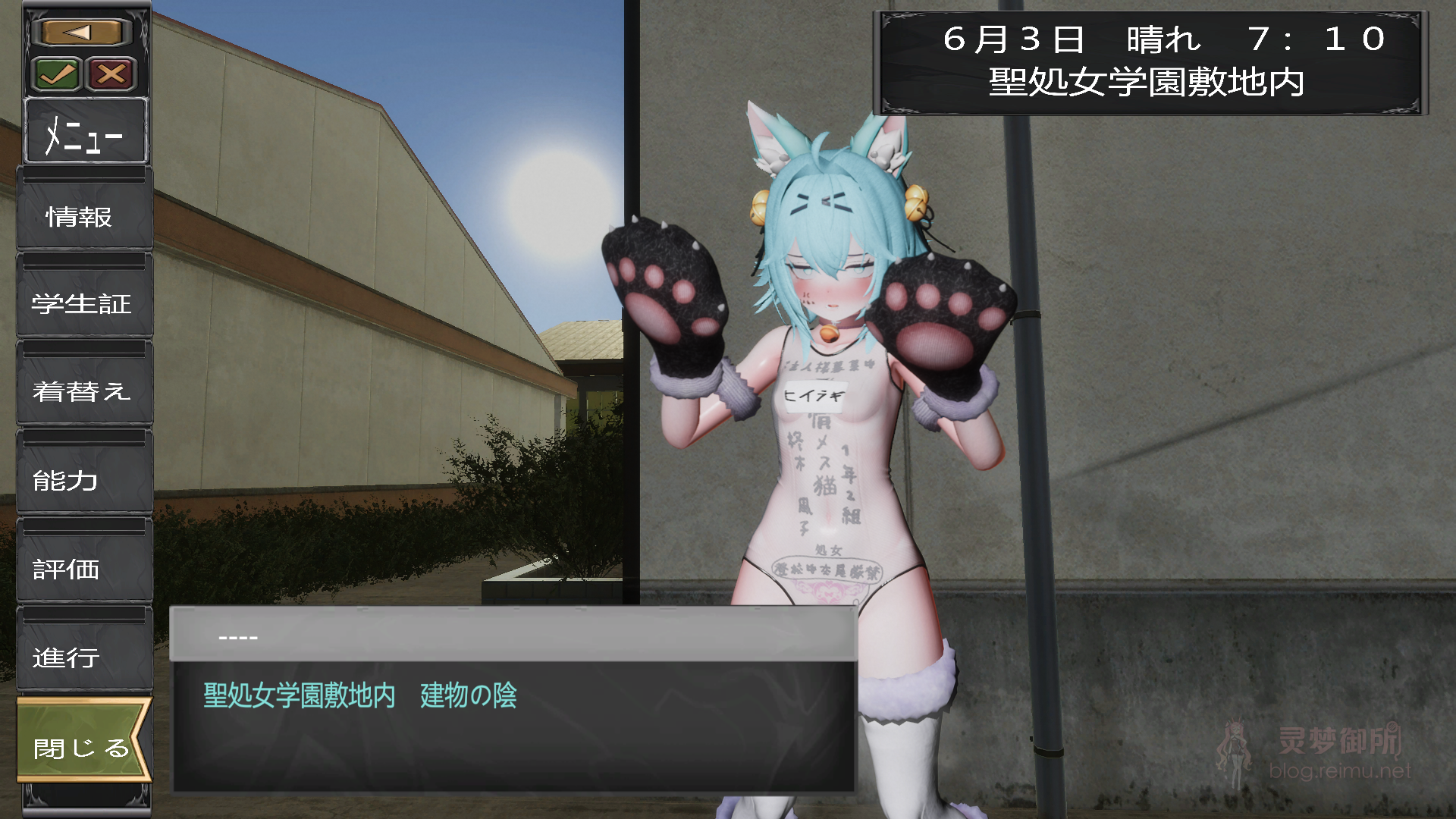Confirm with the green checkmark button
This screenshot has height=819, width=1456.
pos(58,74)
